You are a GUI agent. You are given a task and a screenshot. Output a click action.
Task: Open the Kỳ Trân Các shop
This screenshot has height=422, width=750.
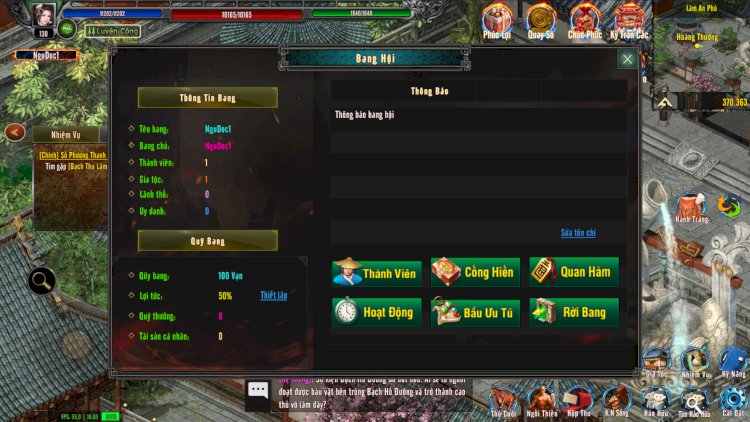(x=629, y=18)
